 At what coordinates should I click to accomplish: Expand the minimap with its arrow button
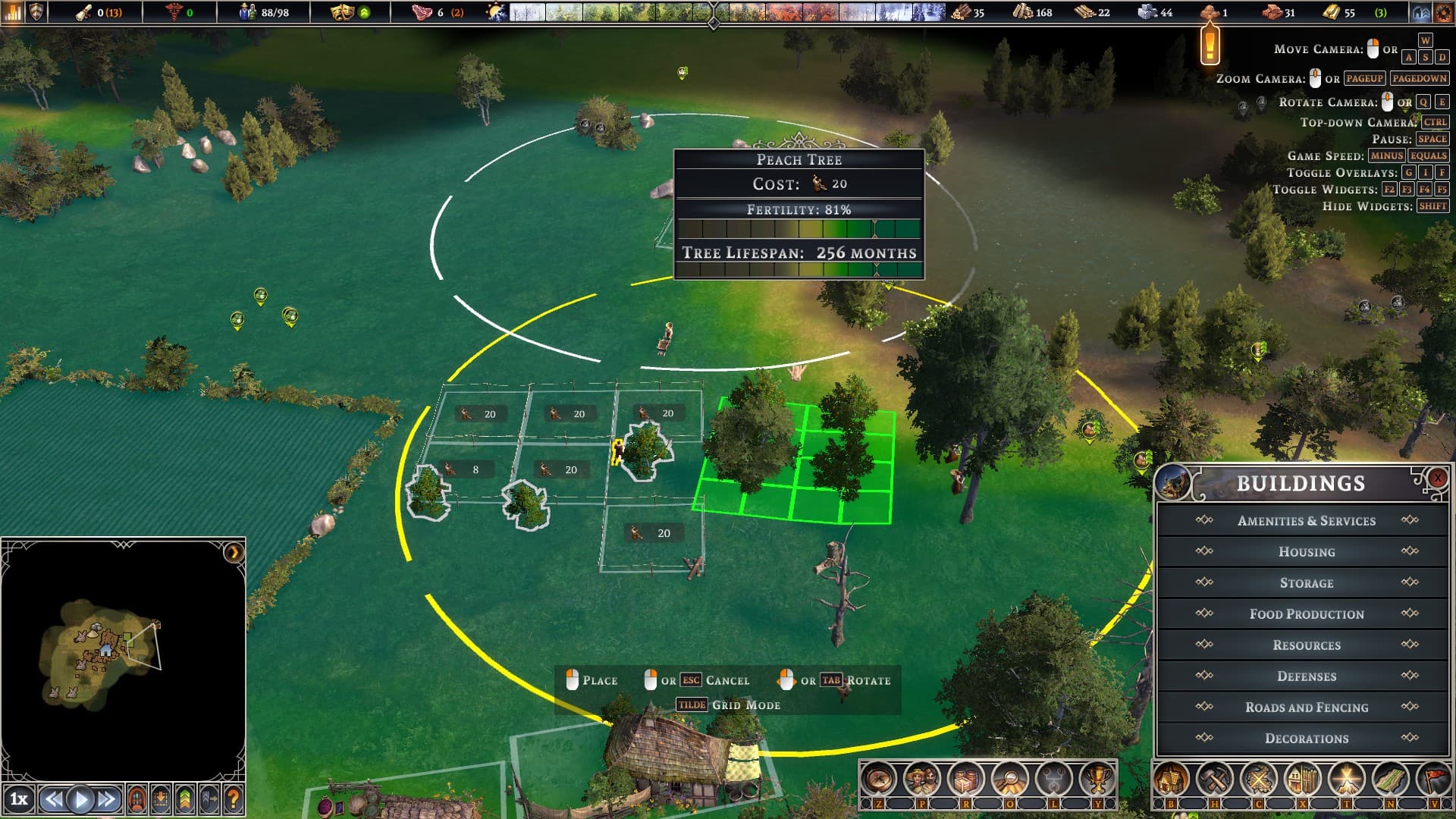point(234,552)
